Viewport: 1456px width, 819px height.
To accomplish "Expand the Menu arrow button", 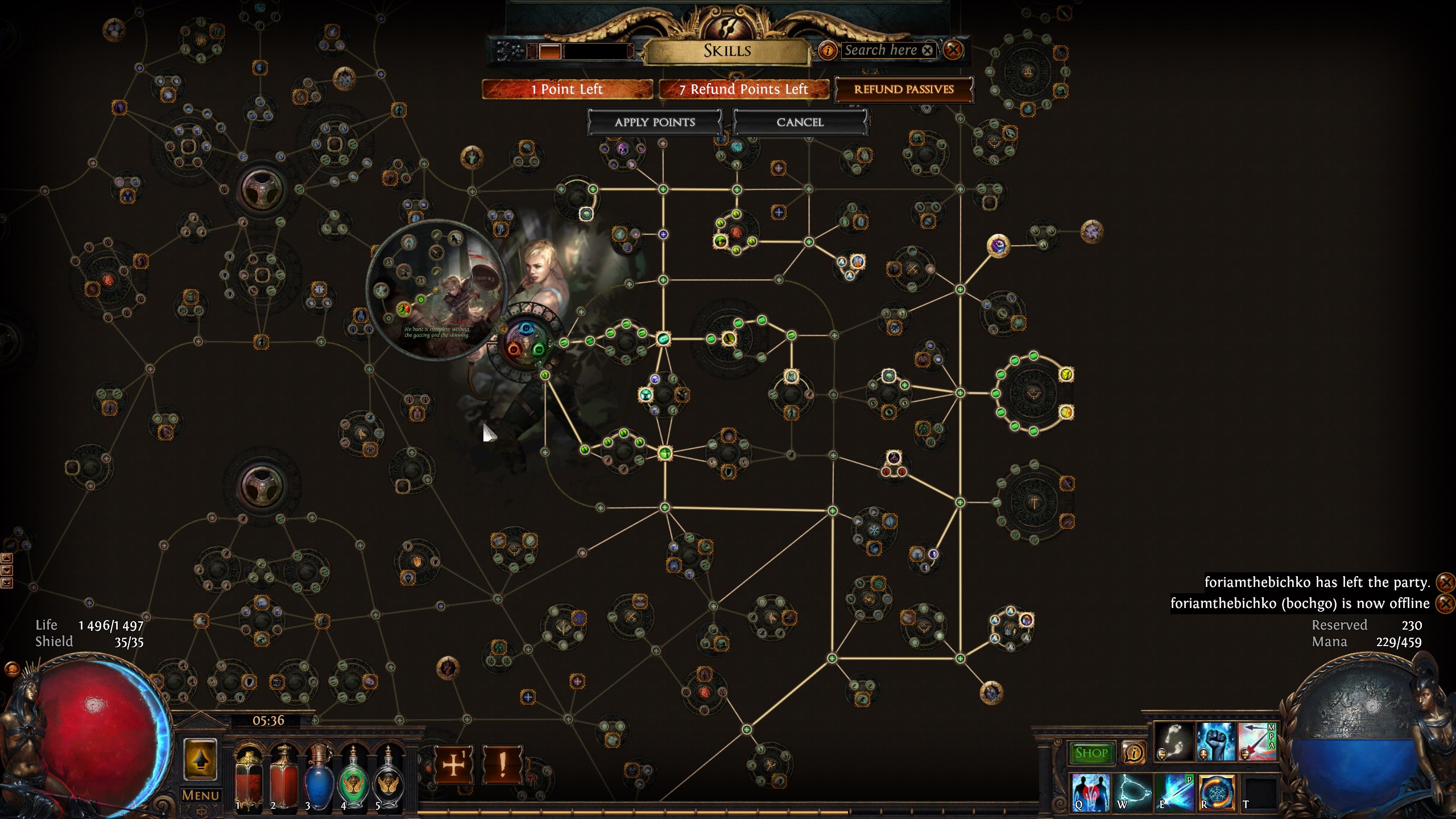I will pos(200,760).
